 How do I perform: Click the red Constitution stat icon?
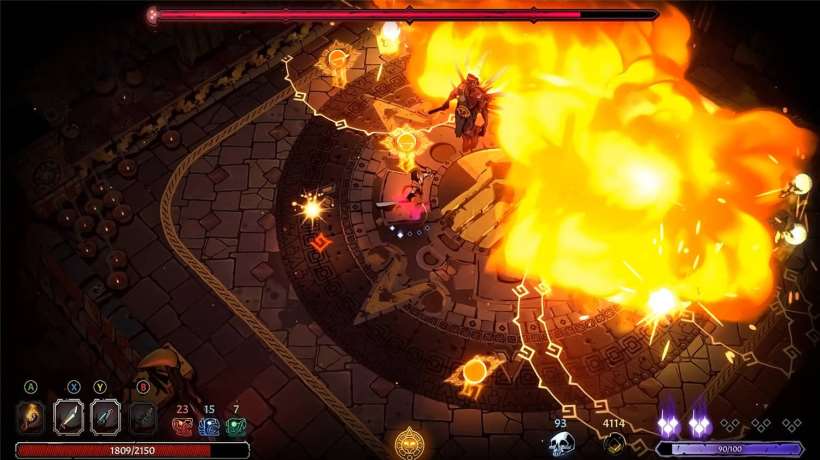click(182, 427)
